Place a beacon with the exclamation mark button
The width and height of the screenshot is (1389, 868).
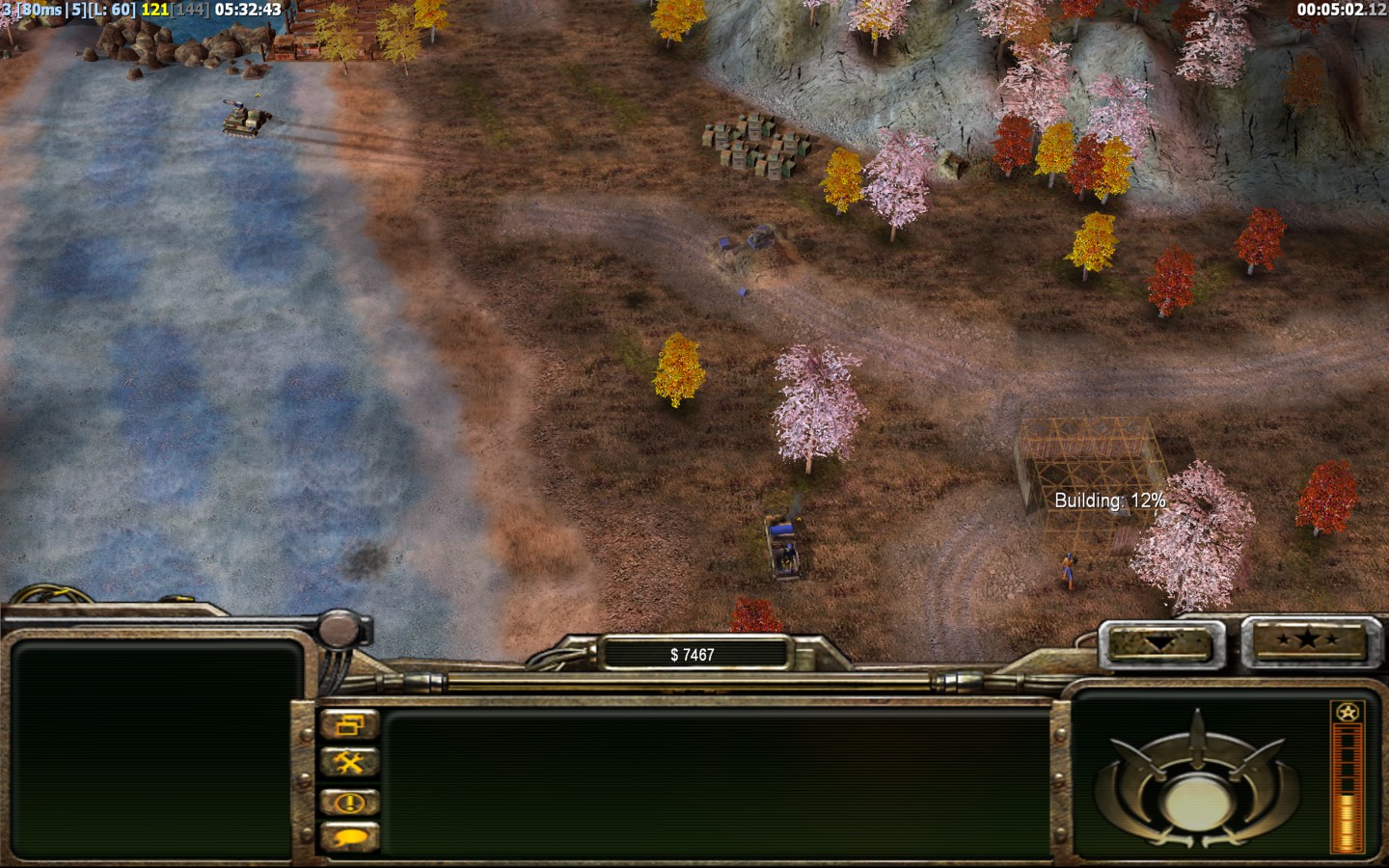pos(349,801)
